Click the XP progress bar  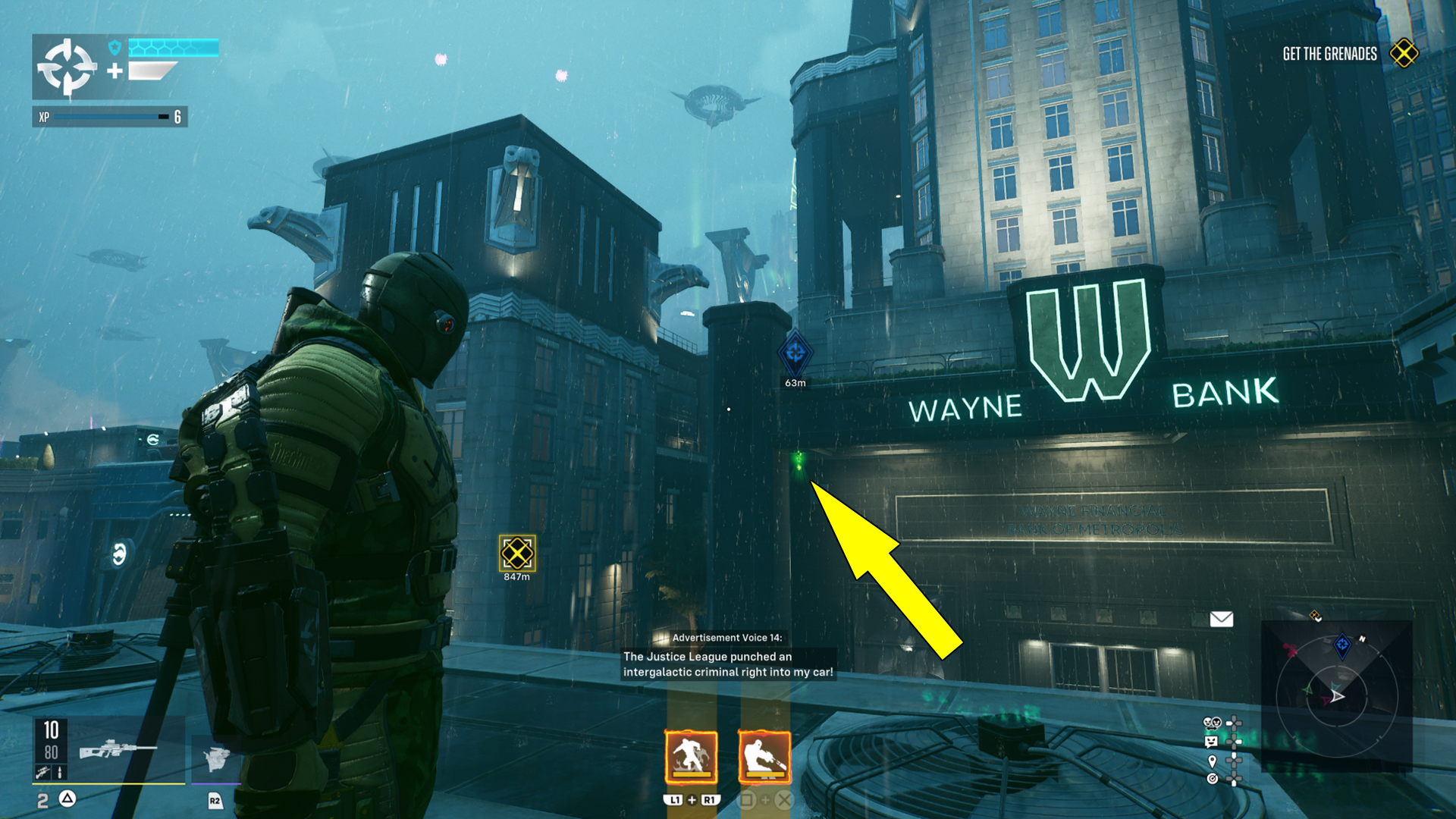coord(106,118)
